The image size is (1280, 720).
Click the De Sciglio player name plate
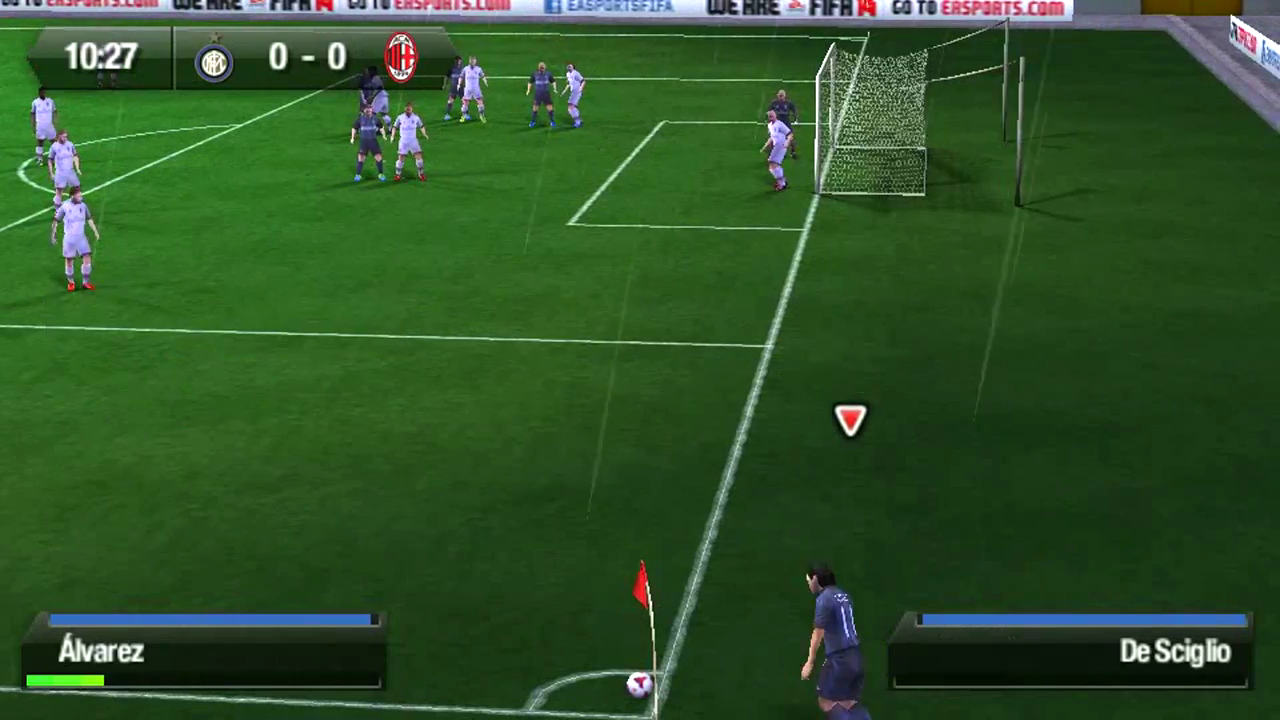point(1174,652)
